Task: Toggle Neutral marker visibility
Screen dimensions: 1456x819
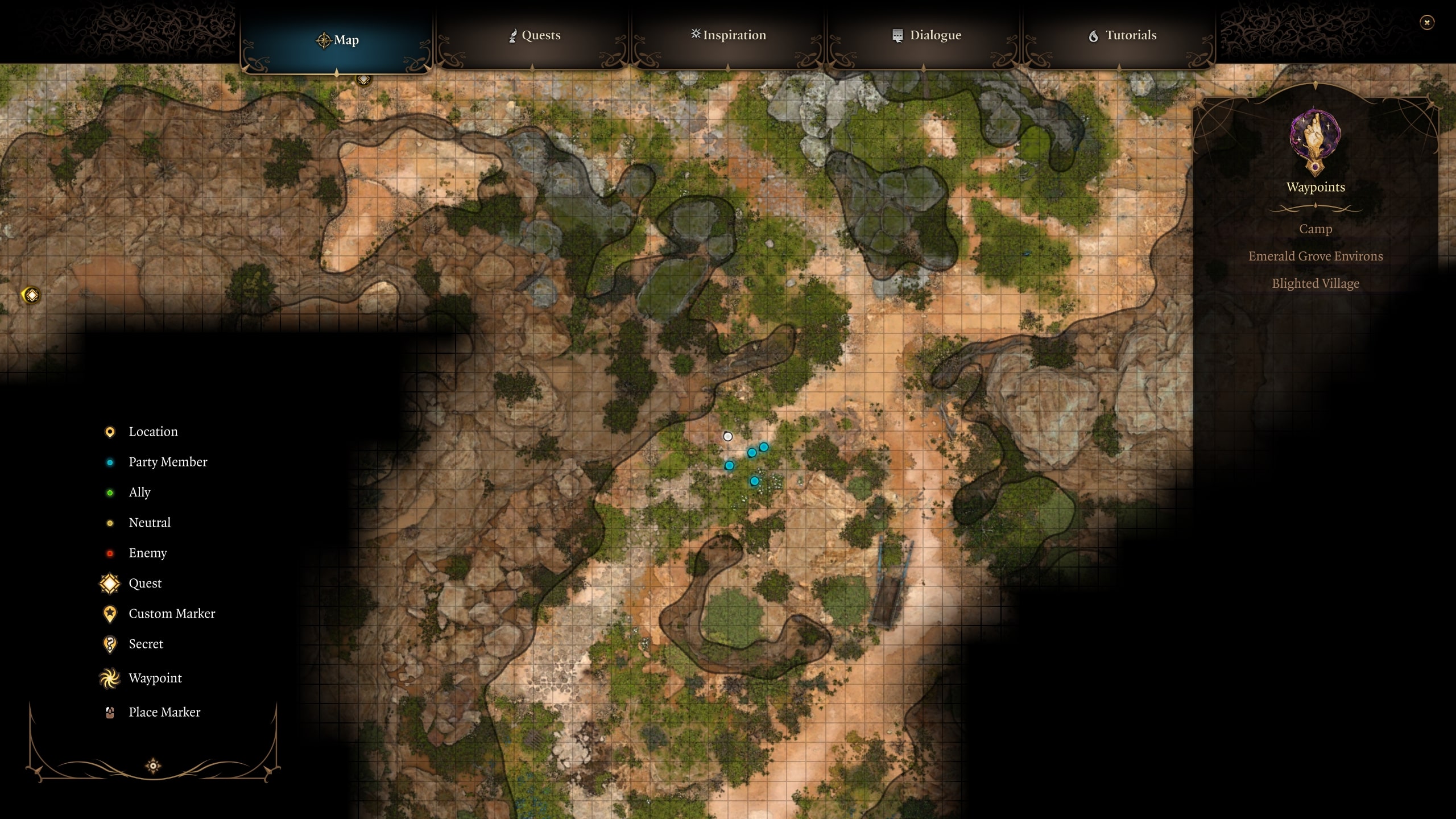Action: pyautogui.click(x=109, y=522)
